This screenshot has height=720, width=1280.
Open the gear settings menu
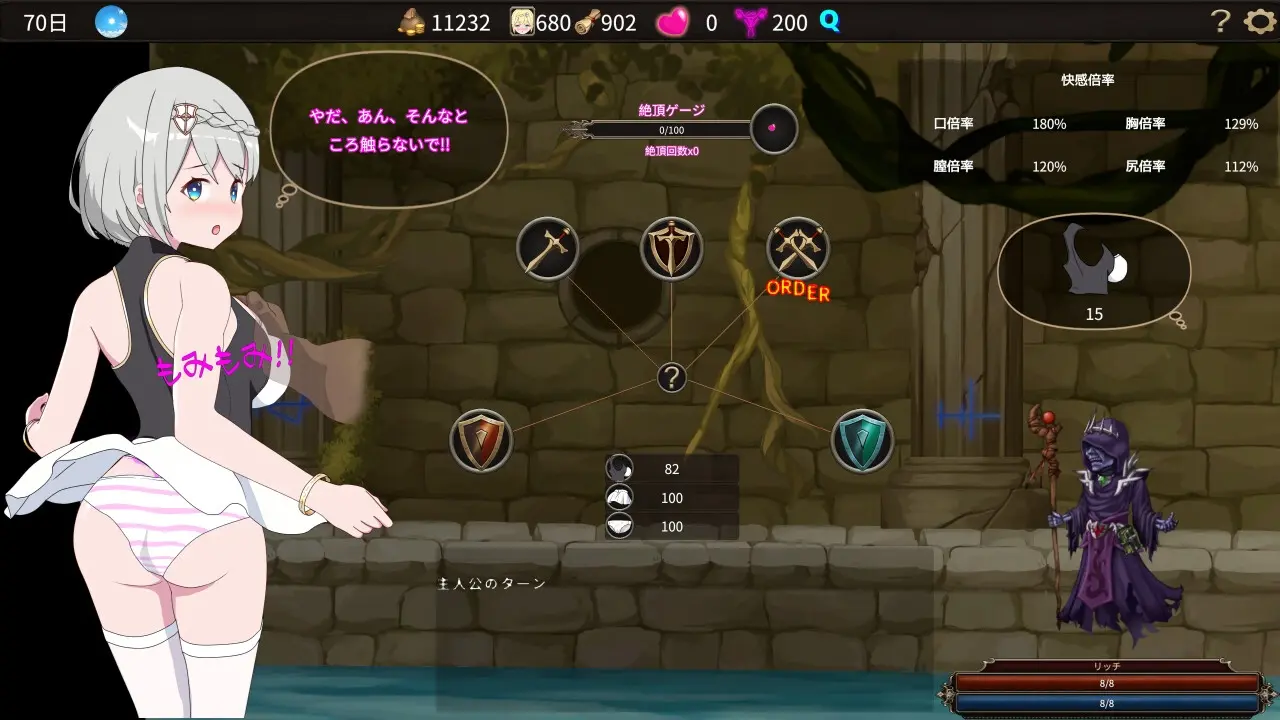tap(1259, 21)
